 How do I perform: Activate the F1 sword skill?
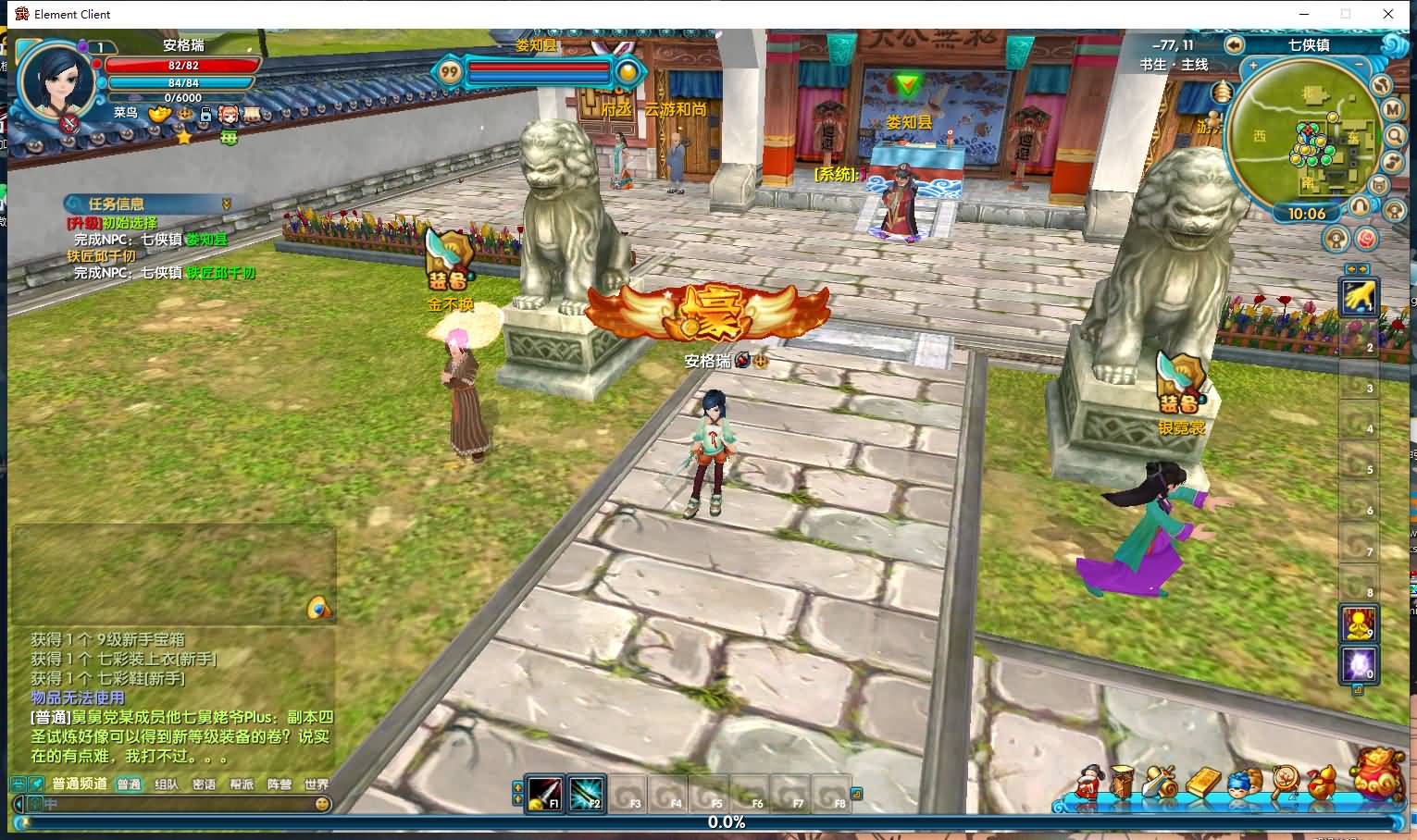pos(545,793)
